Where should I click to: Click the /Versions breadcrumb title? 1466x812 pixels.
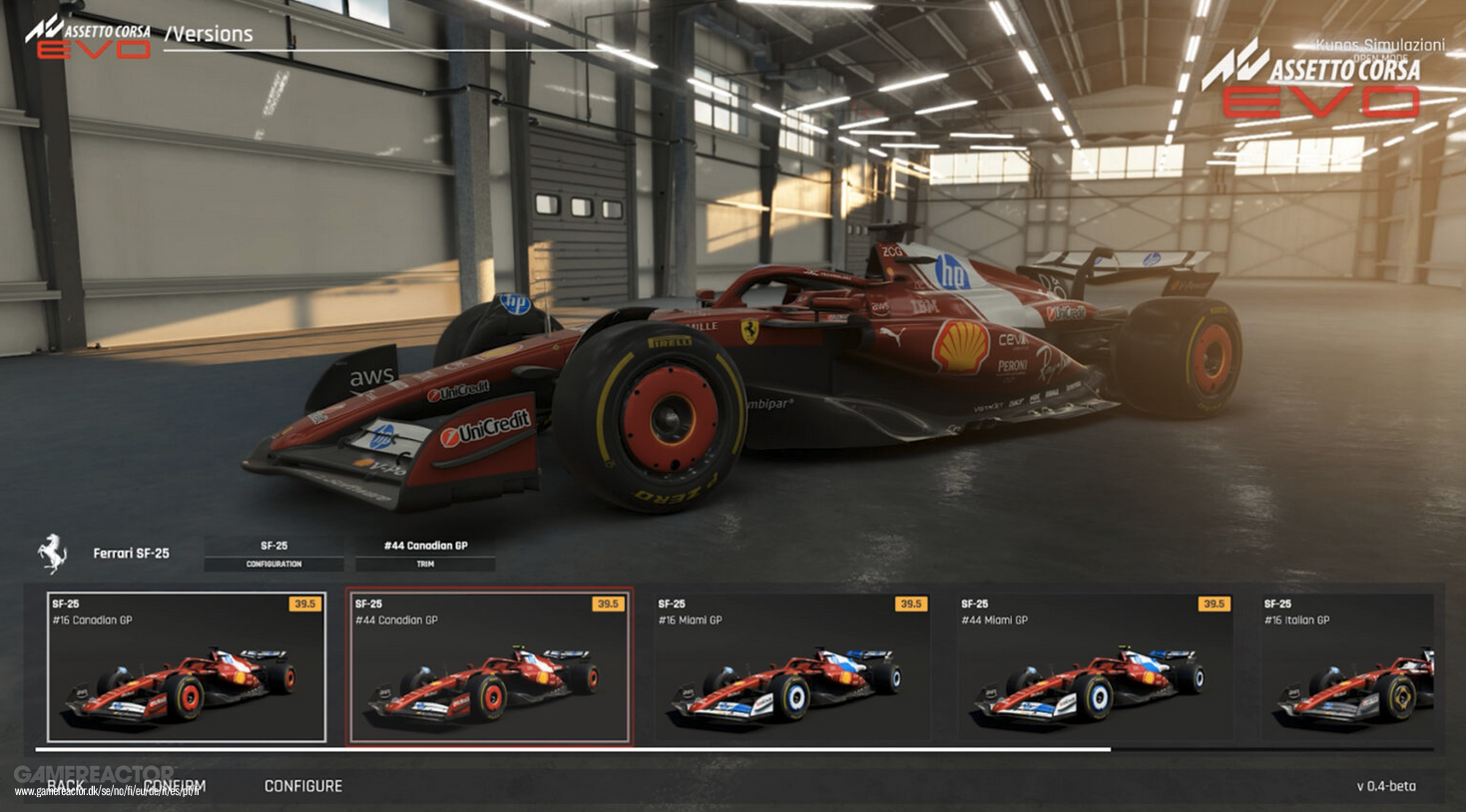[212, 33]
